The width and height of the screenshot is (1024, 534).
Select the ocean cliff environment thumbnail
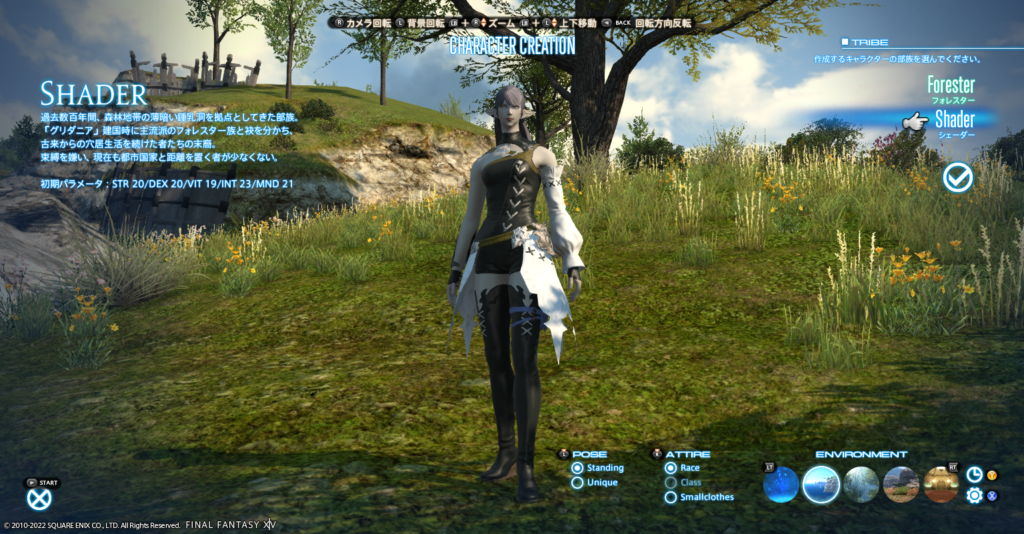coord(821,485)
